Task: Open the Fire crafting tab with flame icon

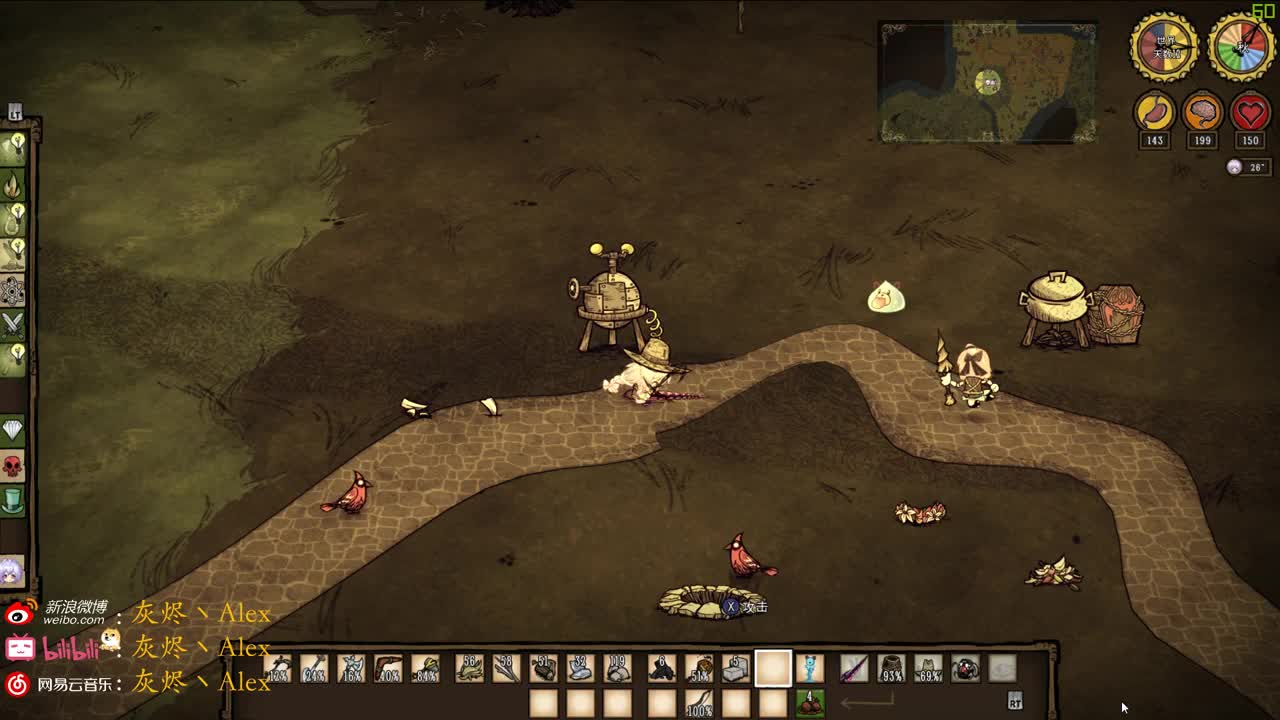Action: [x=14, y=185]
